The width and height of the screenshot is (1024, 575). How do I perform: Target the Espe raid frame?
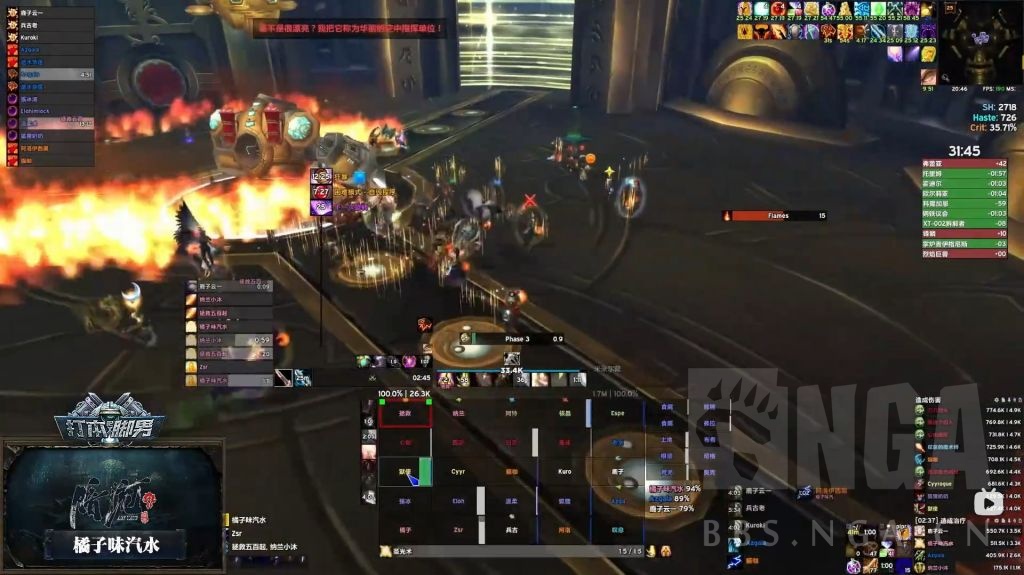[x=617, y=411]
